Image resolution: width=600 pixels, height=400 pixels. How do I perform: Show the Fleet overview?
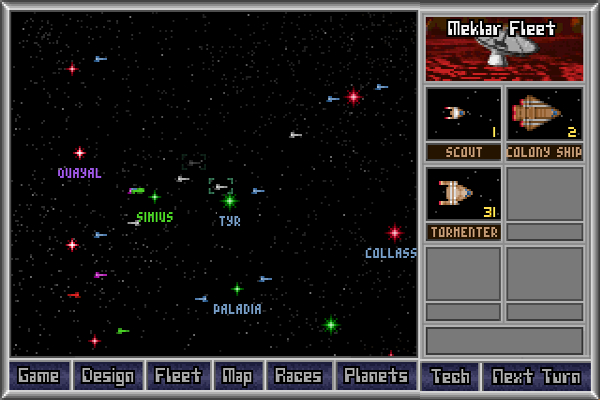click(x=178, y=377)
